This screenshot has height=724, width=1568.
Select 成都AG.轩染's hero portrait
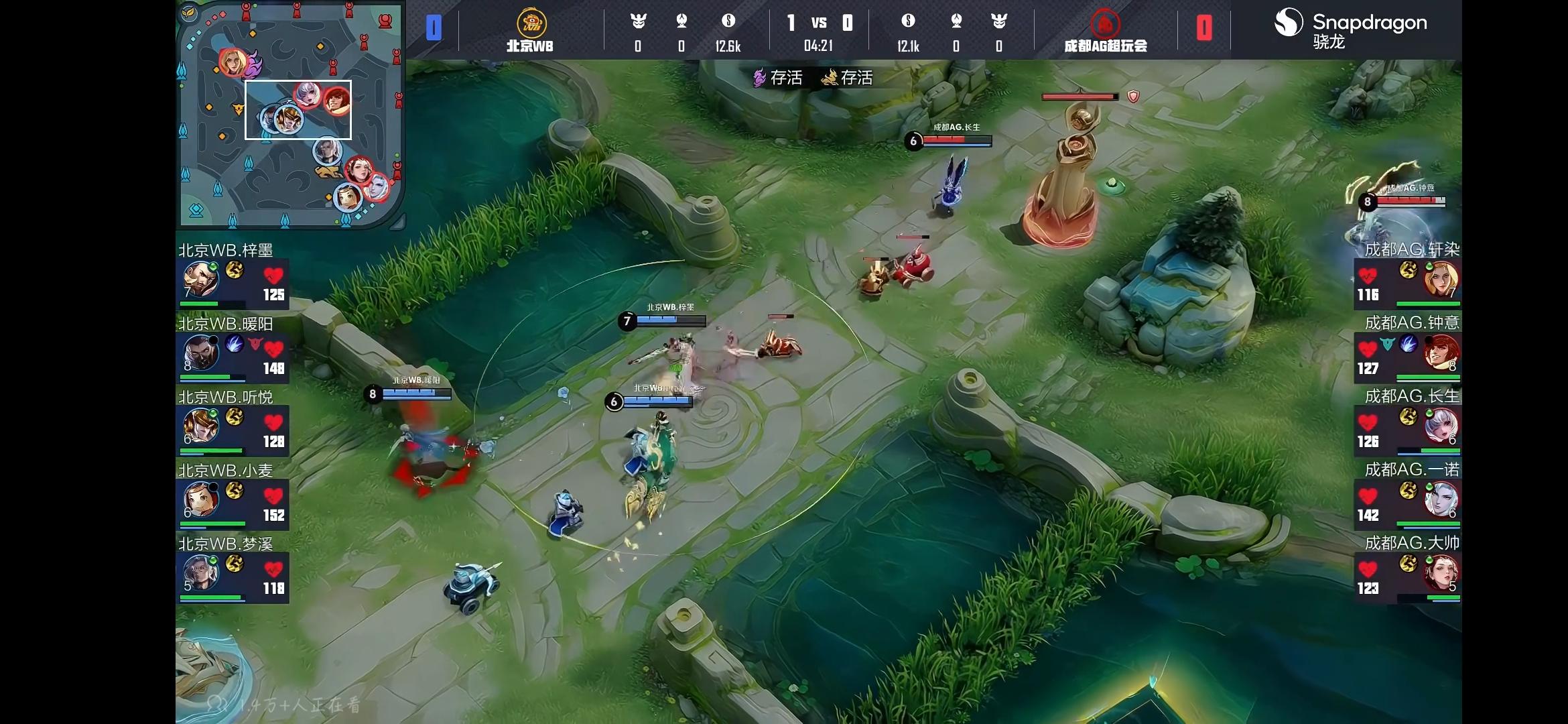click(x=1441, y=280)
